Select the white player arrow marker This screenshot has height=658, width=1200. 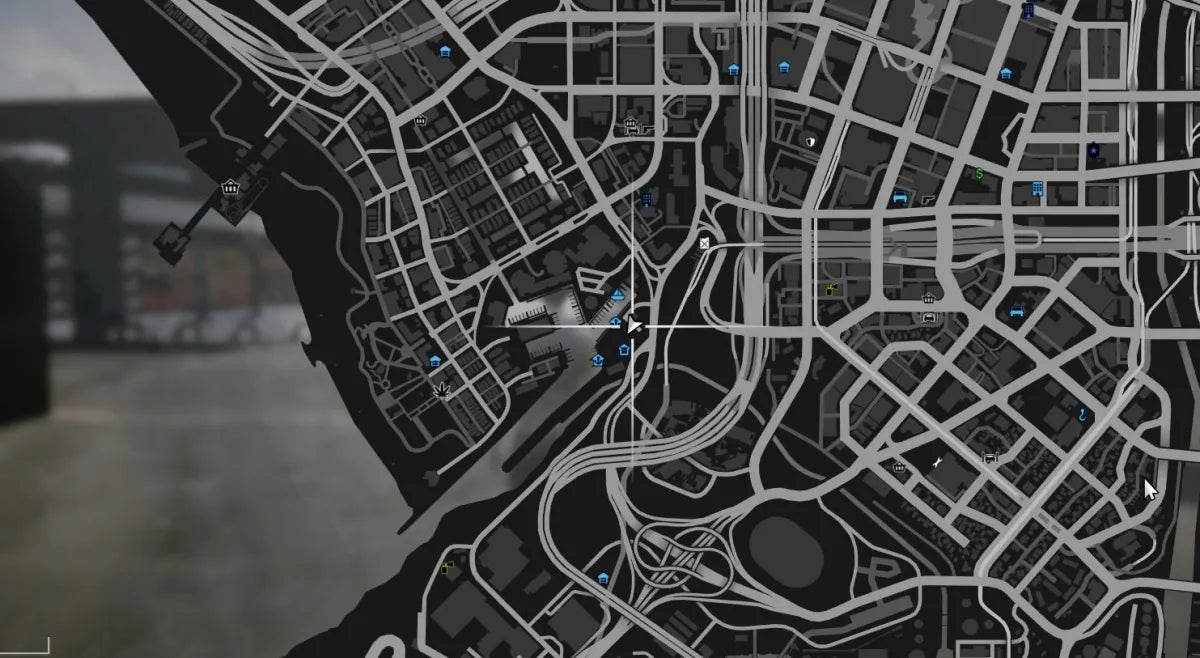tap(634, 325)
